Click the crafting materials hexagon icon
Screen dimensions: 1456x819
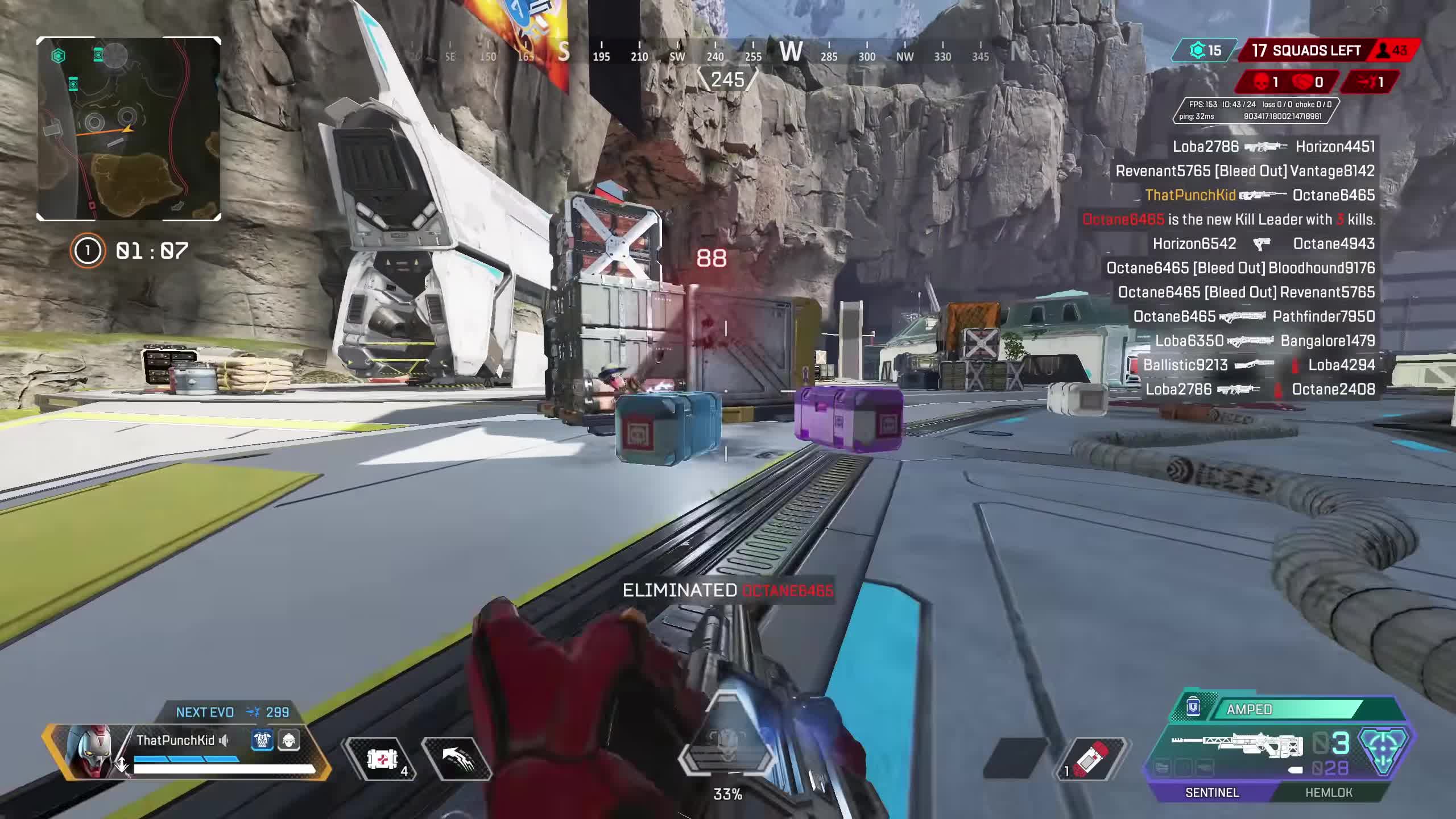[x=1197, y=51]
